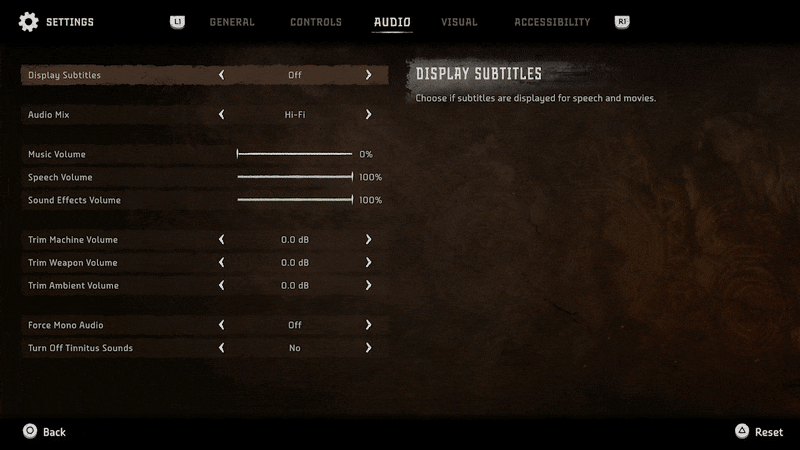The width and height of the screenshot is (800, 450).
Task: Switch to the General tab
Action: pyautogui.click(x=232, y=22)
